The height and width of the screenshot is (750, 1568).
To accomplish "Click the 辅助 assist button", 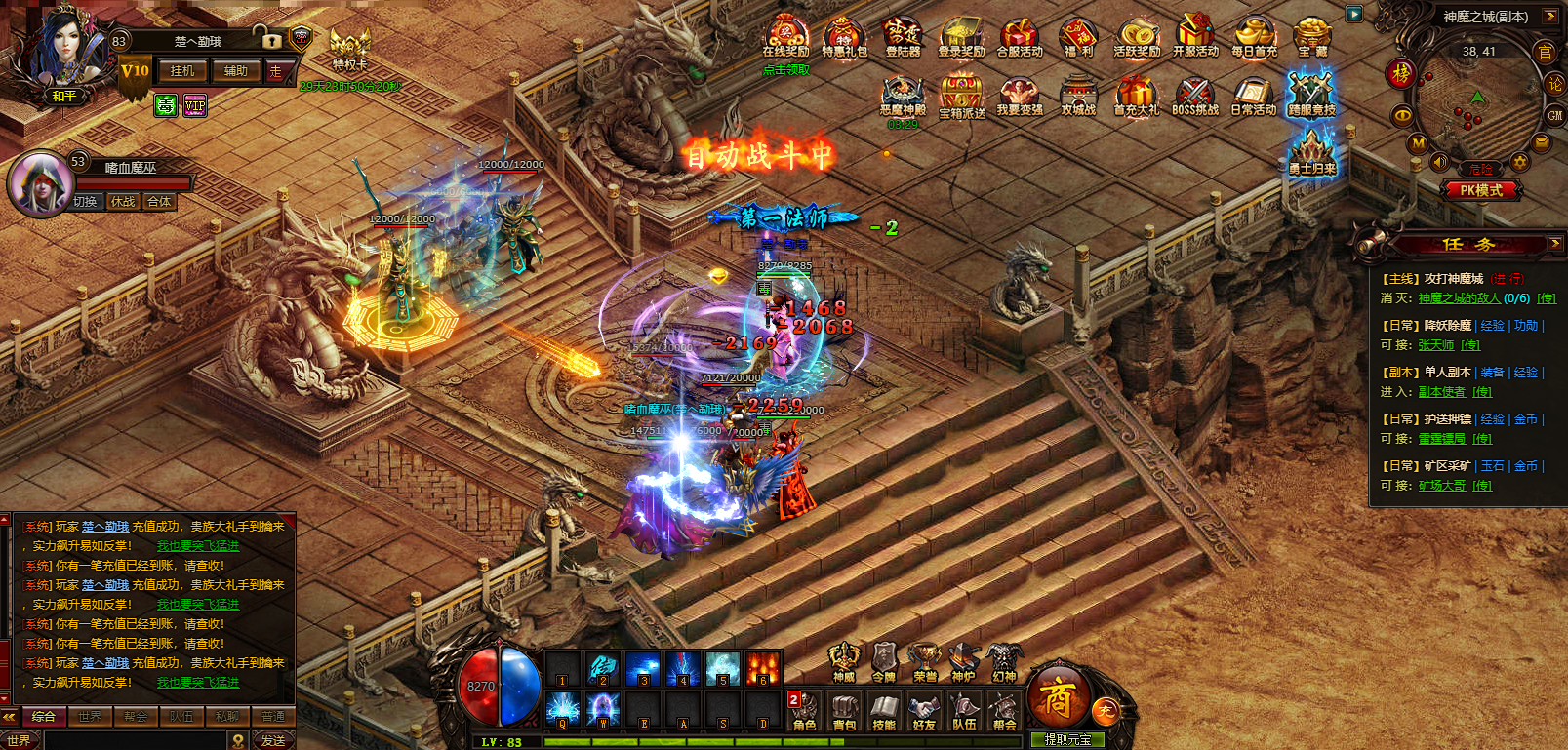I will click(236, 71).
